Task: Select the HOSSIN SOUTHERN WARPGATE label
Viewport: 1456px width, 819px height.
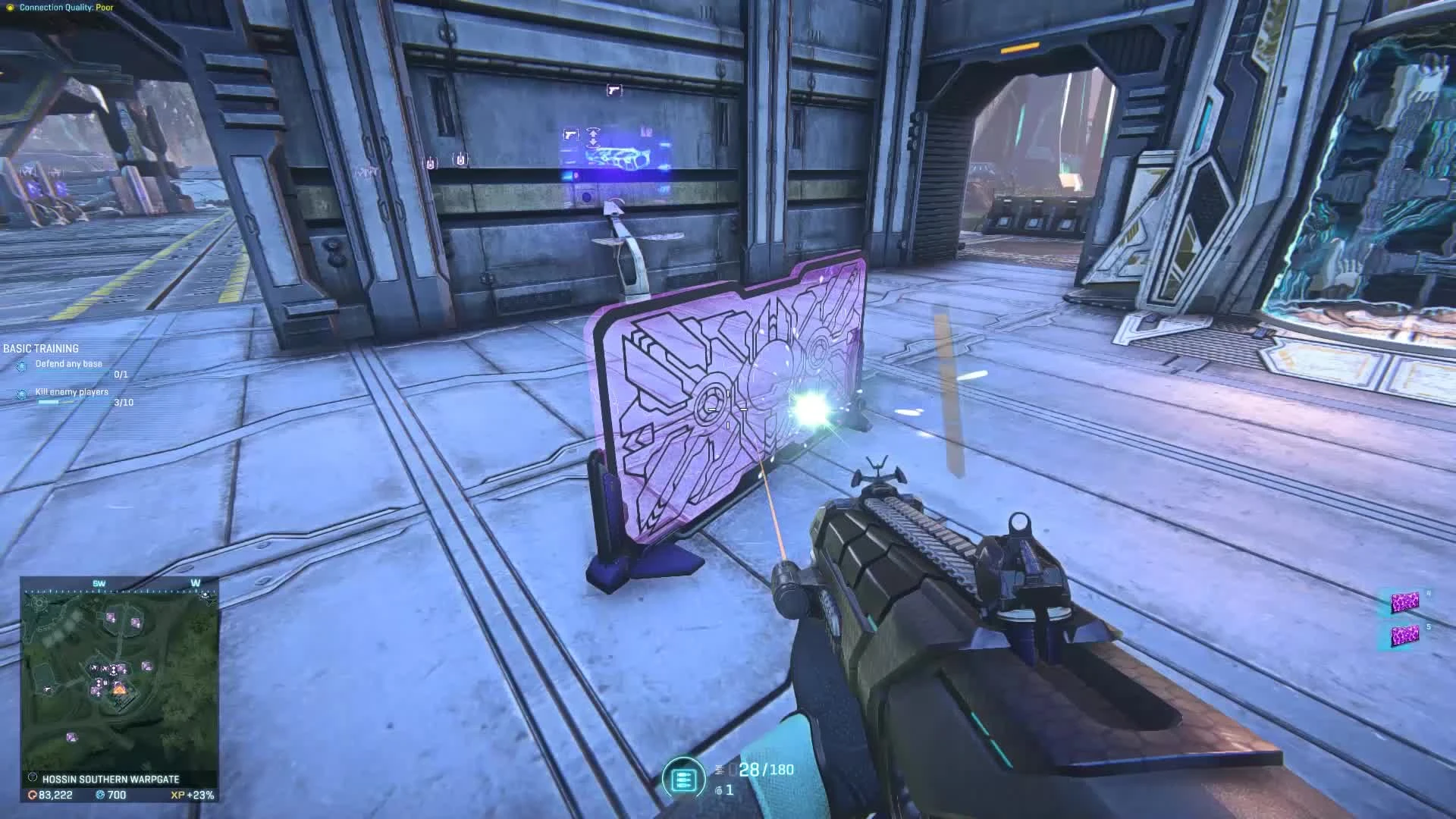Action: tap(114, 778)
